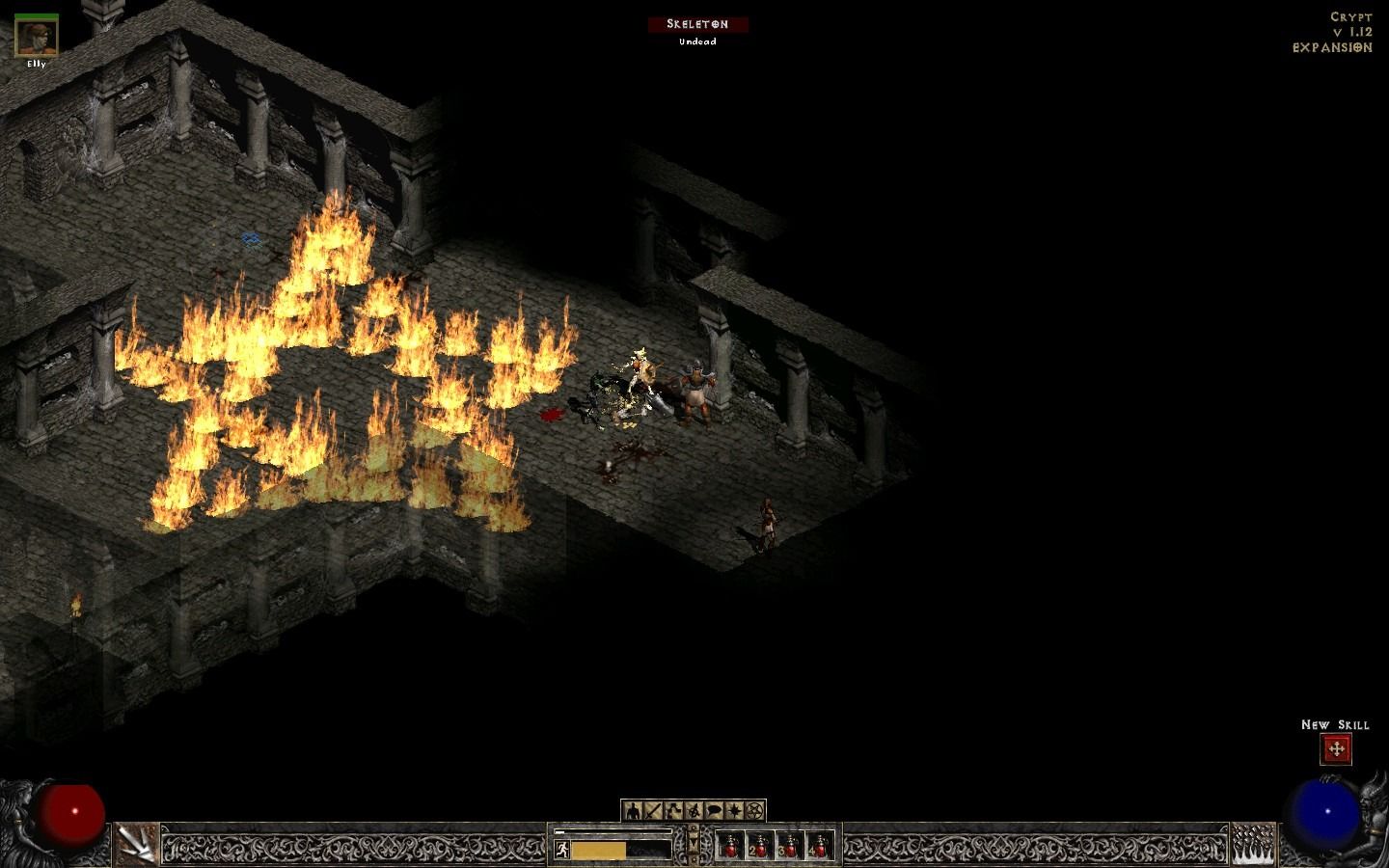Open the message log speech-bubble icon
This screenshot has height=868, width=1389.
715,810
